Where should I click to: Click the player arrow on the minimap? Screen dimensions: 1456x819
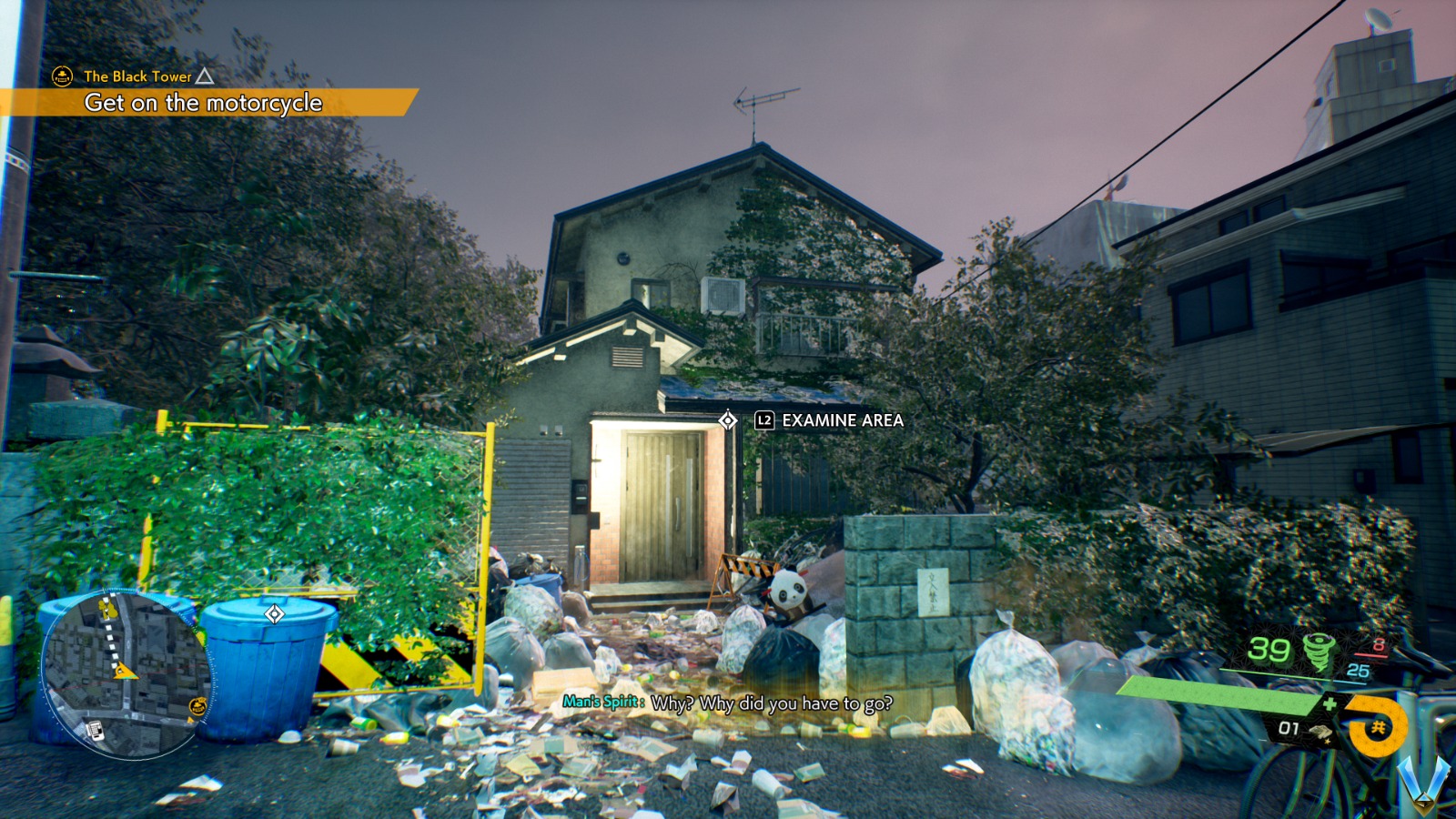click(126, 672)
